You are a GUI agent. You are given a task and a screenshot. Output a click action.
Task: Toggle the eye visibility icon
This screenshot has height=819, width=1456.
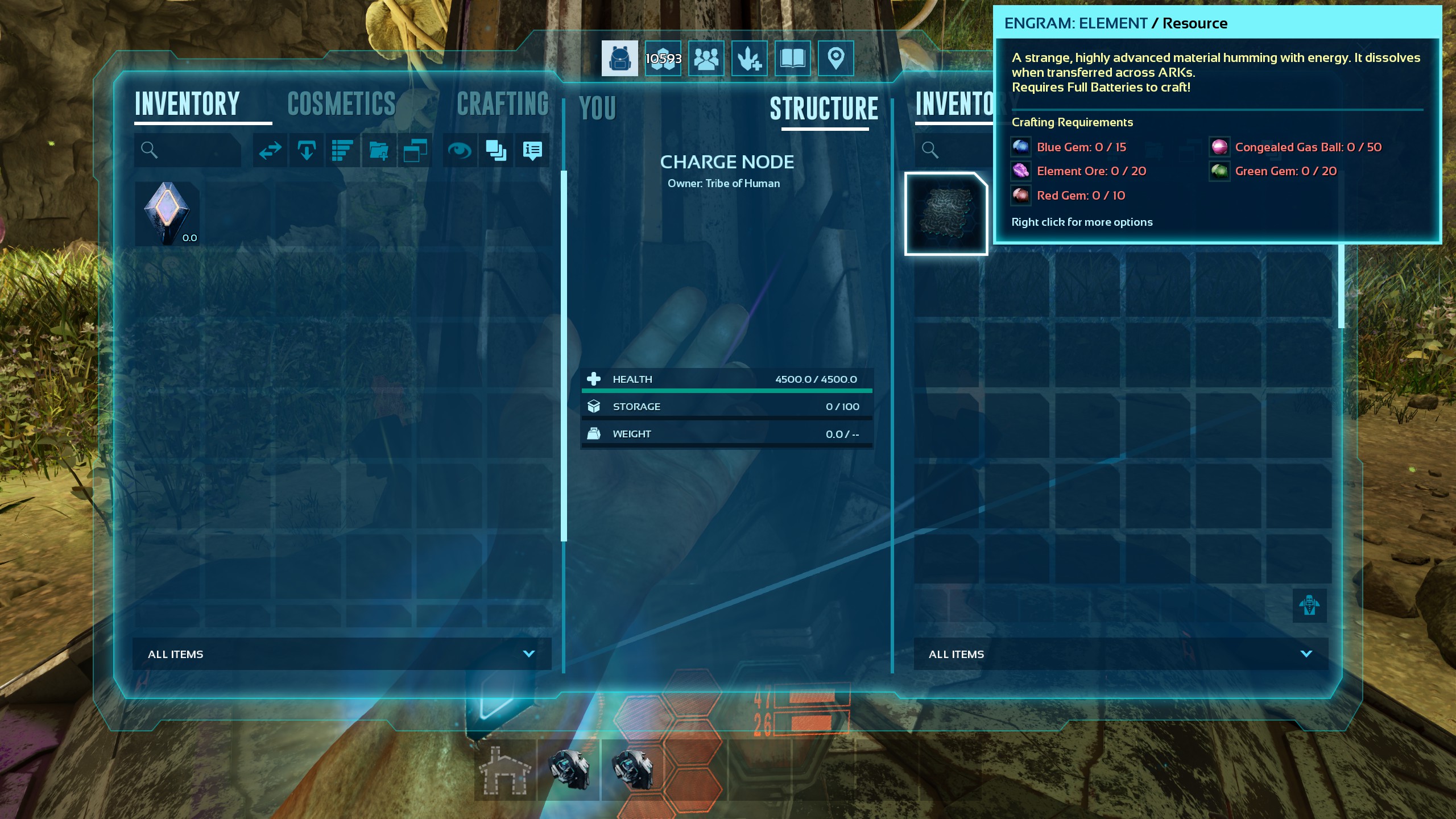click(459, 150)
